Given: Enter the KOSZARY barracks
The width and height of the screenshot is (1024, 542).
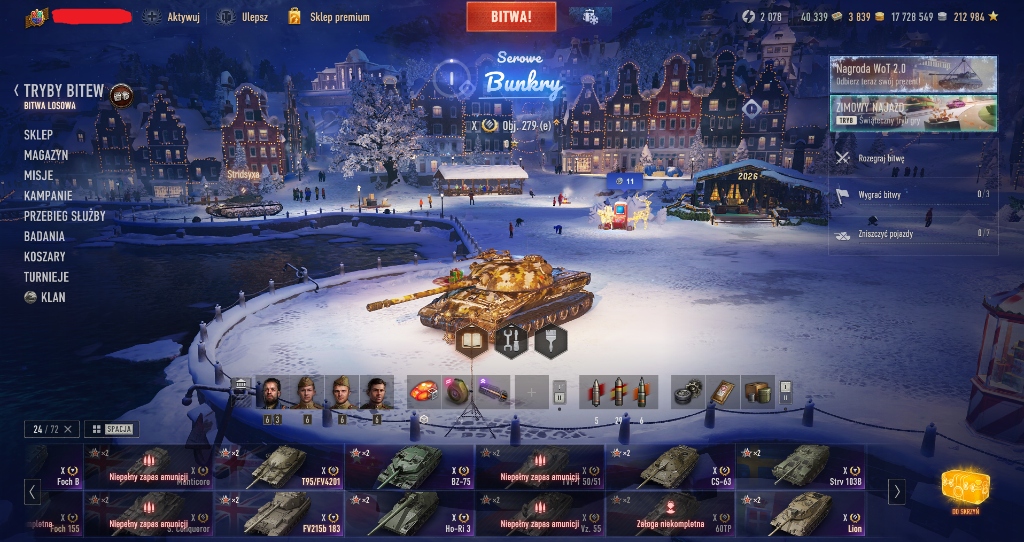Looking at the screenshot, I should 46,257.
